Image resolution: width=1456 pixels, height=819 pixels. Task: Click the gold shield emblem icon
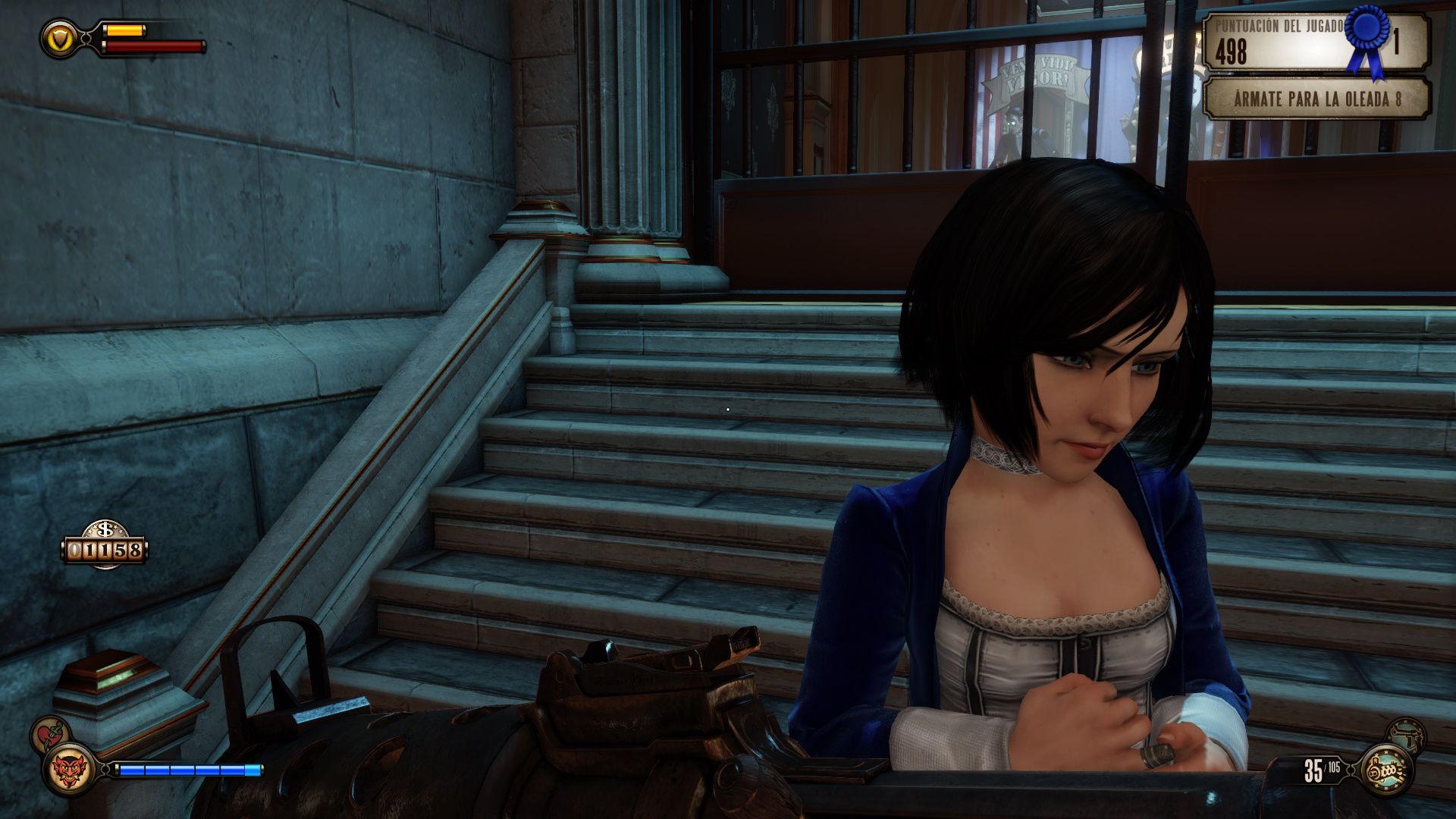click(60, 38)
